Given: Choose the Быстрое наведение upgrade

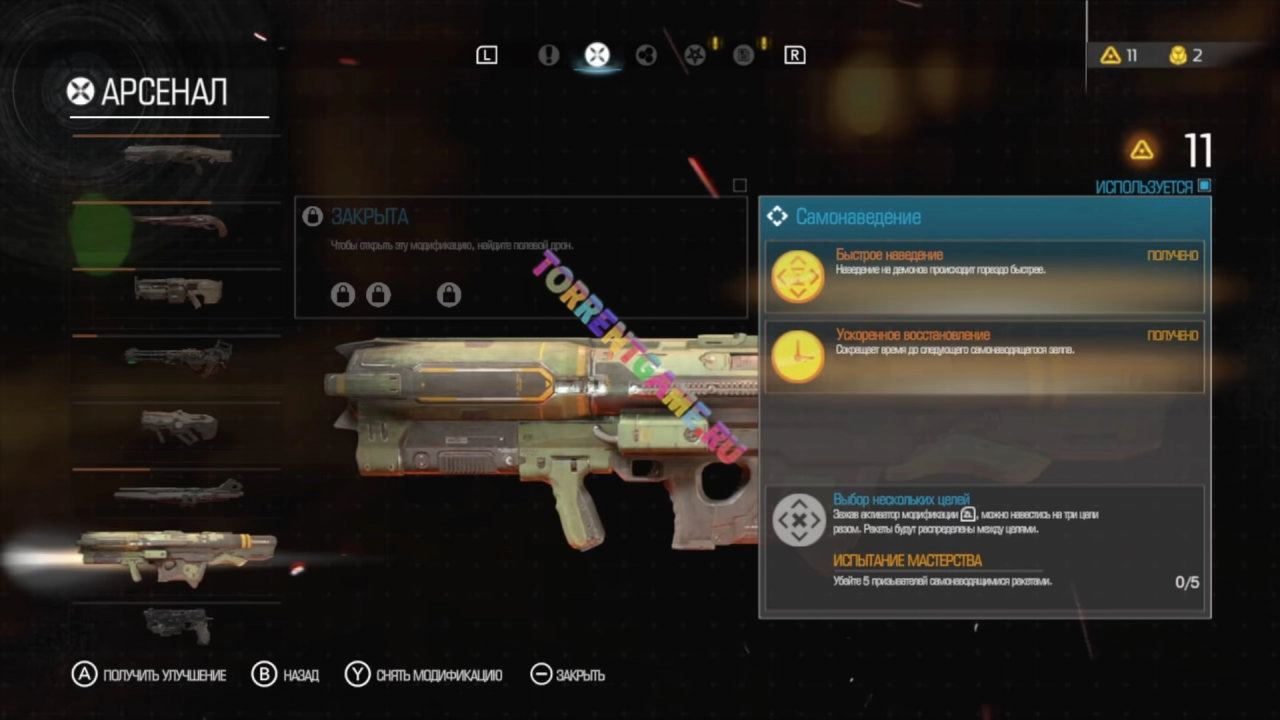Looking at the screenshot, I should tap(984, 276).
